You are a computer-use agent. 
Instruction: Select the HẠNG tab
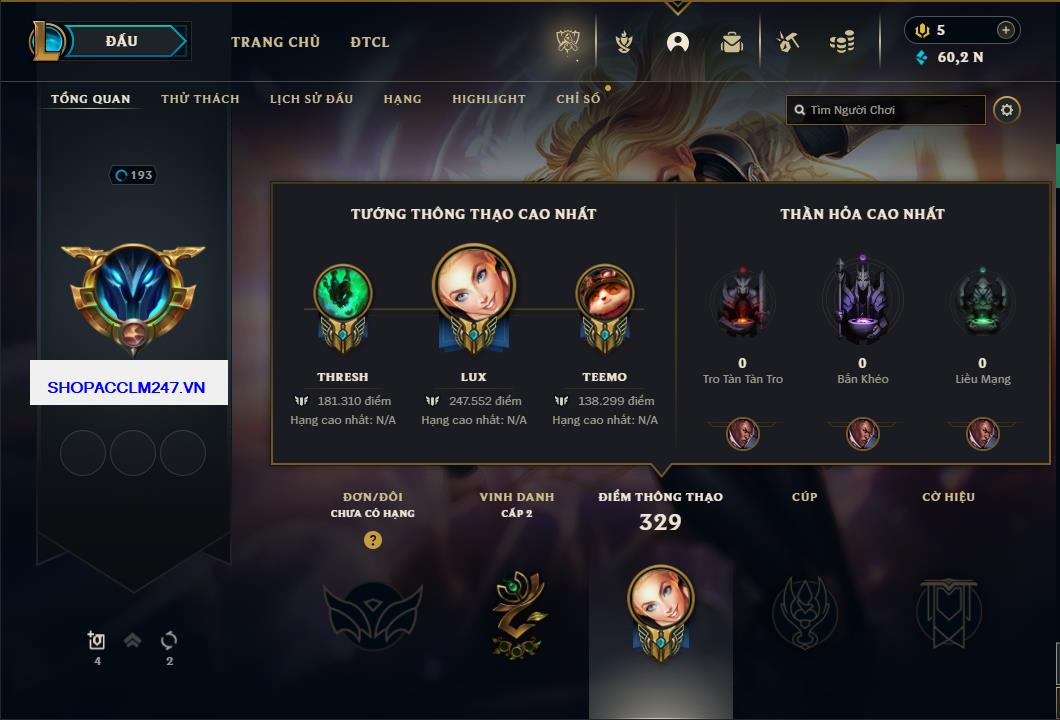(x=402, y=99)
